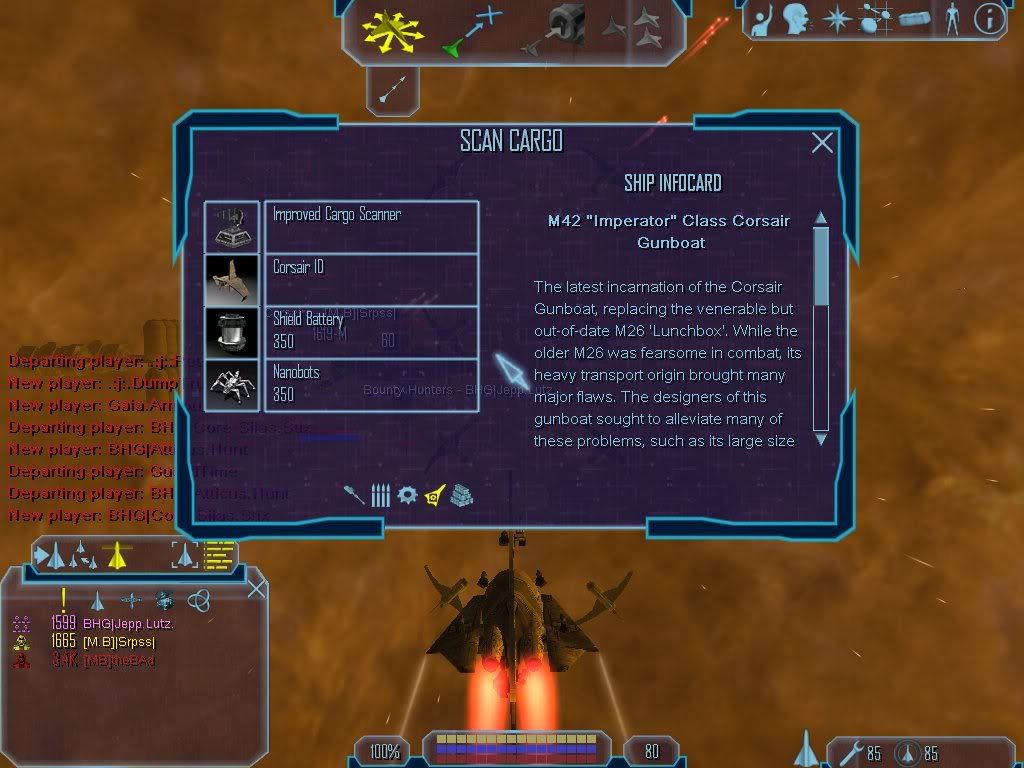Show the weapons filter with the screwdriver icon

[x=354, y=495]
